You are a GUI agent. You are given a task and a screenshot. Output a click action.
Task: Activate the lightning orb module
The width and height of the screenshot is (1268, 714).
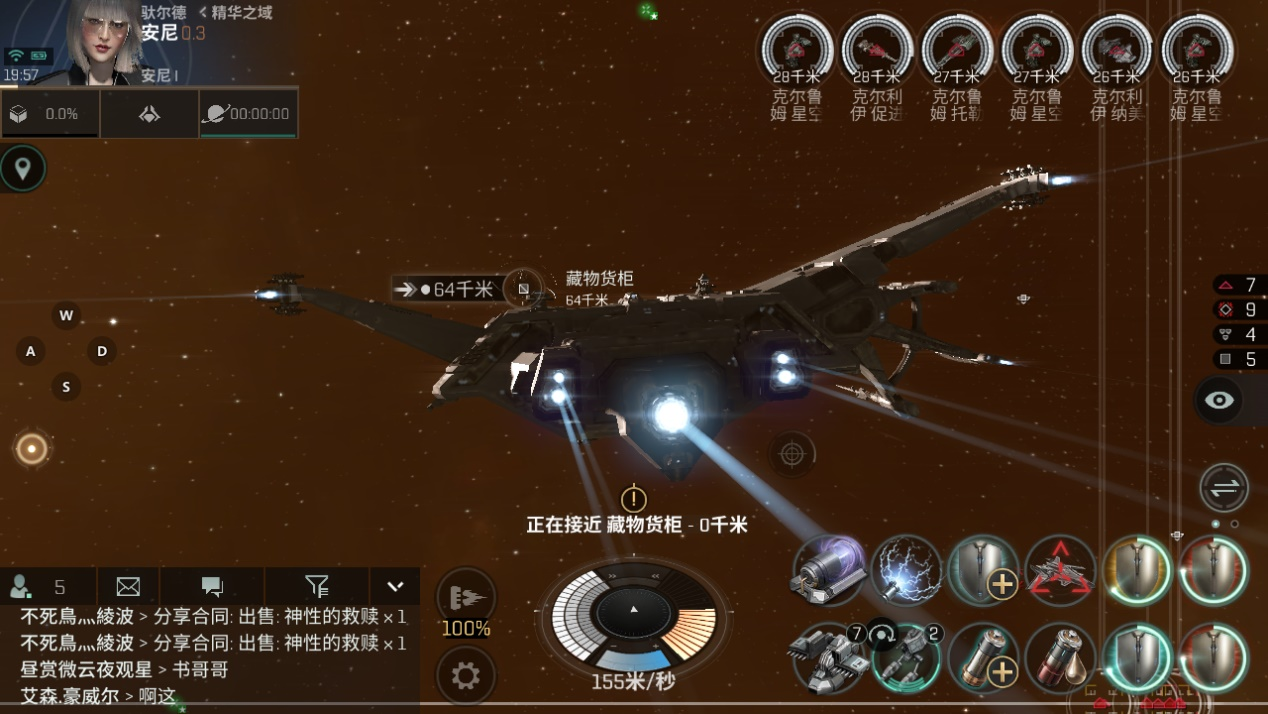point(907,572)
